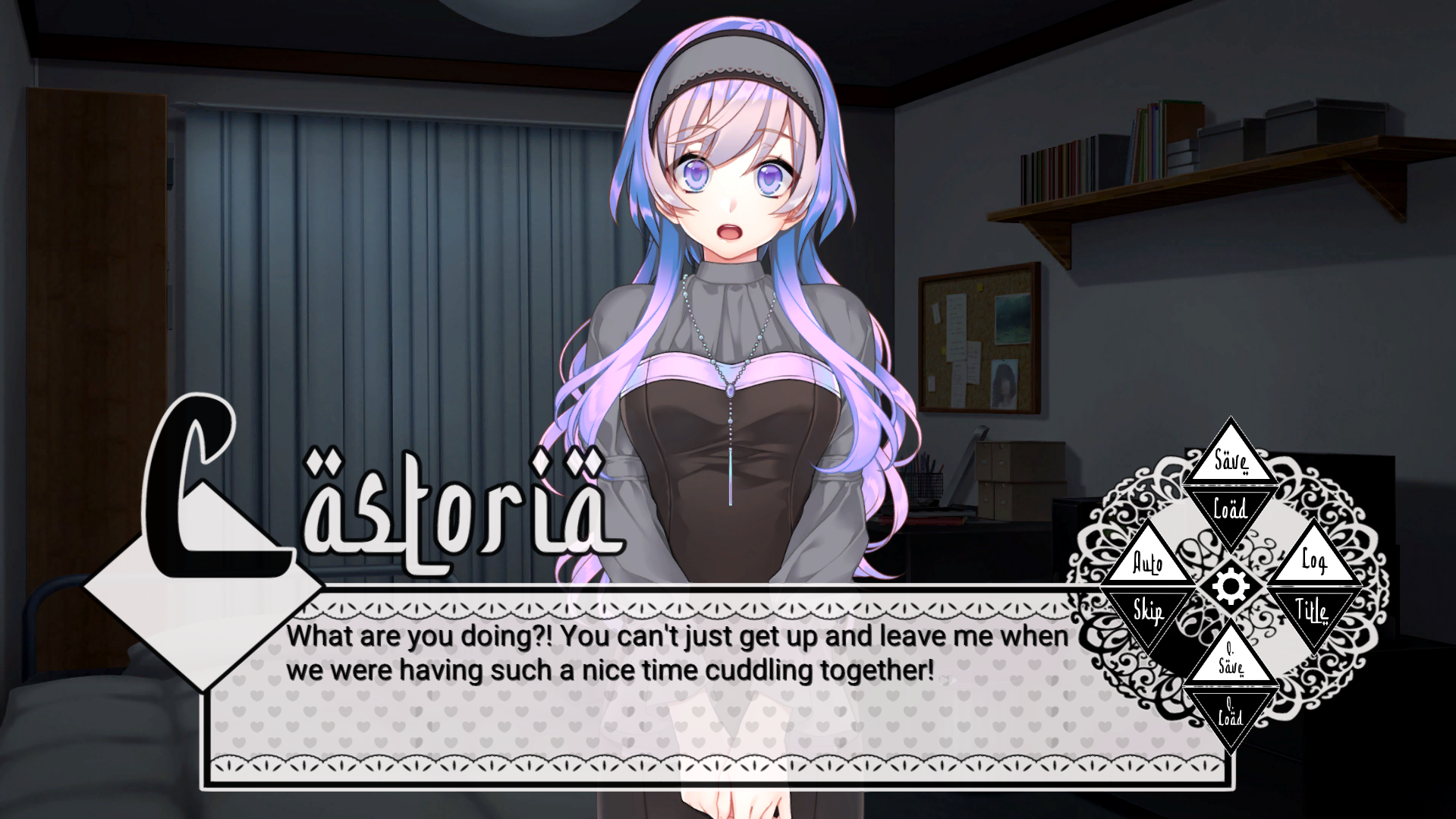
Task: Review previous dialogue in the backlog
Action: [x=1314, y=564]
